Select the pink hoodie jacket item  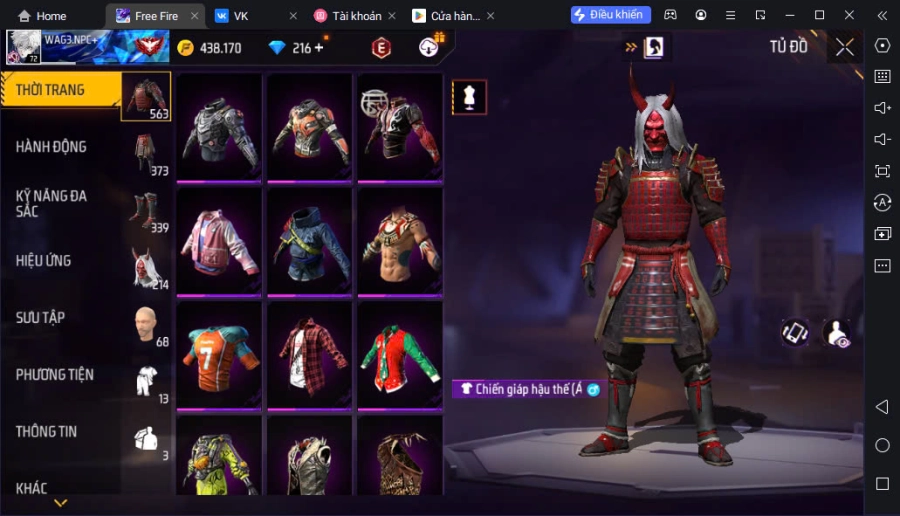219,242
